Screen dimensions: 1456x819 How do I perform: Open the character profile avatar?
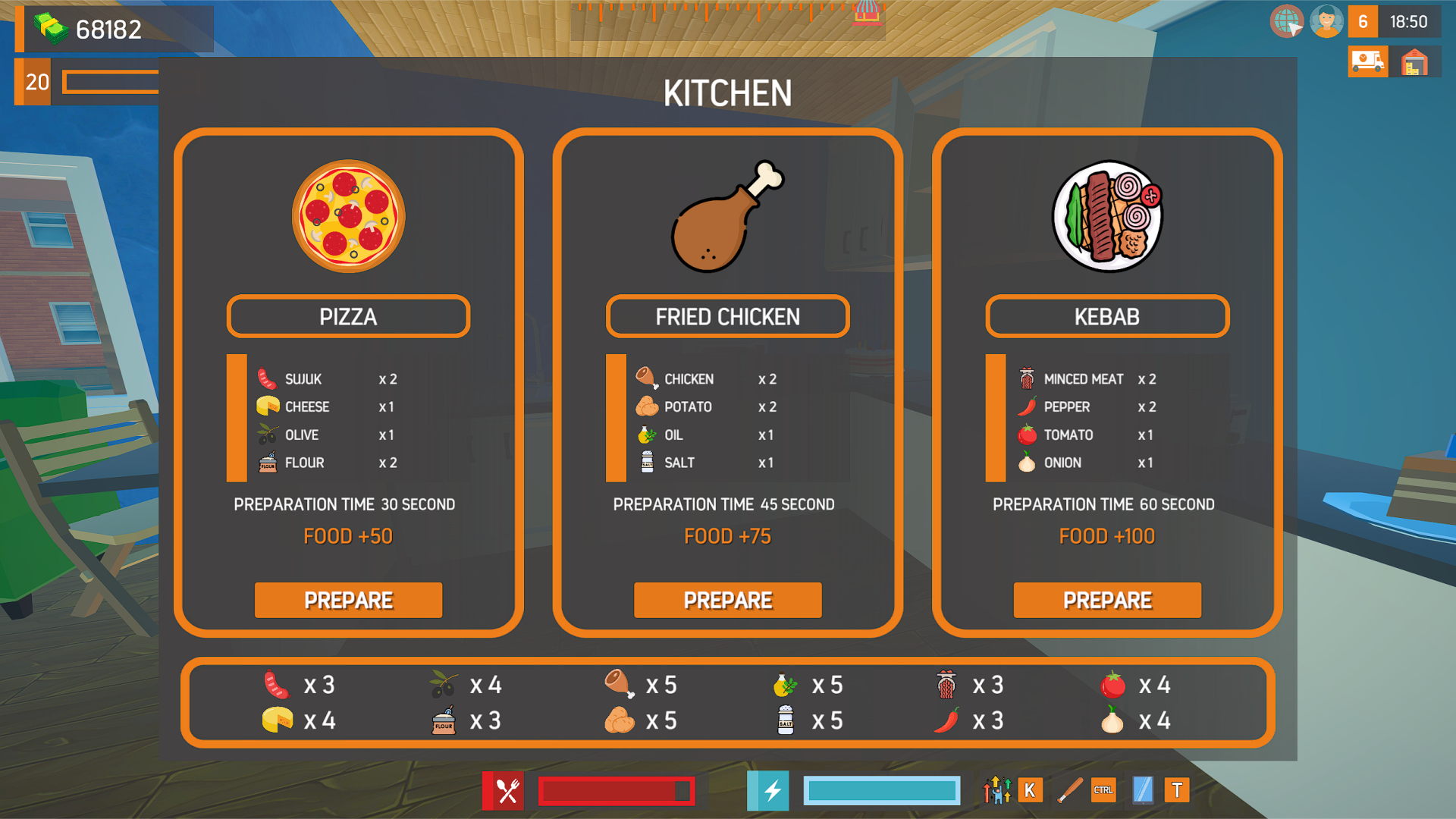tap(1326, 21)
